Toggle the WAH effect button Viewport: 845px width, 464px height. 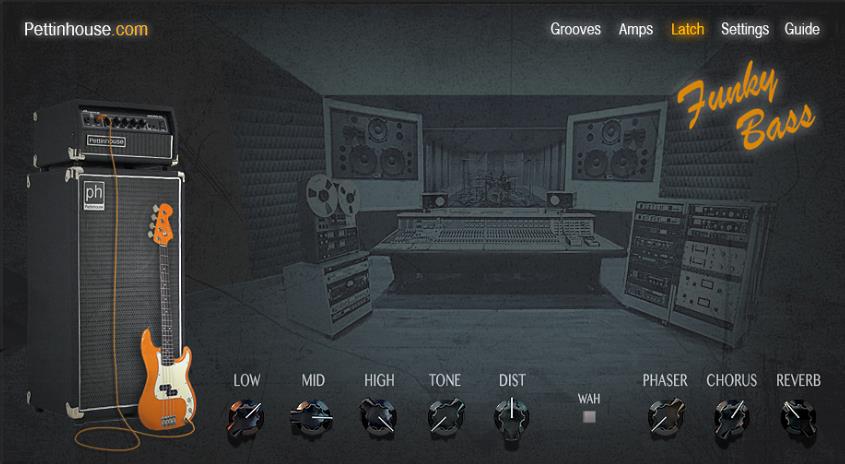pos(589,416)
